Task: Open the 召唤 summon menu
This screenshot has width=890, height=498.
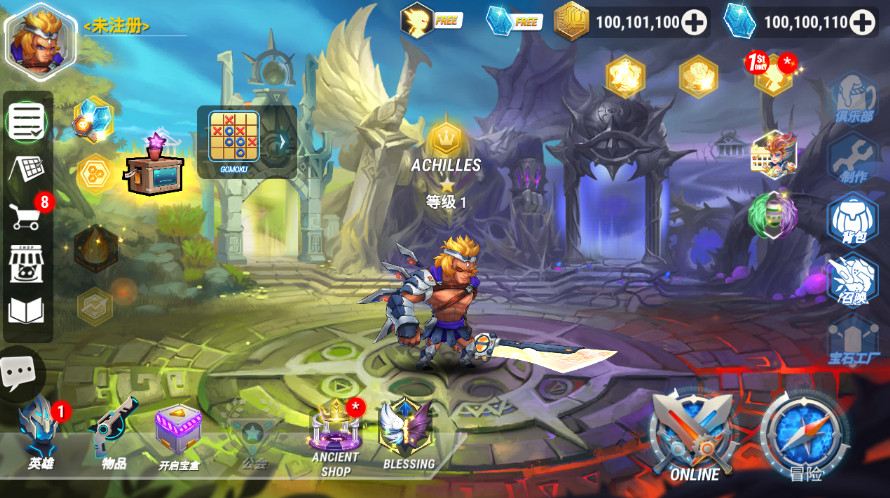Action: click(852, 278)
